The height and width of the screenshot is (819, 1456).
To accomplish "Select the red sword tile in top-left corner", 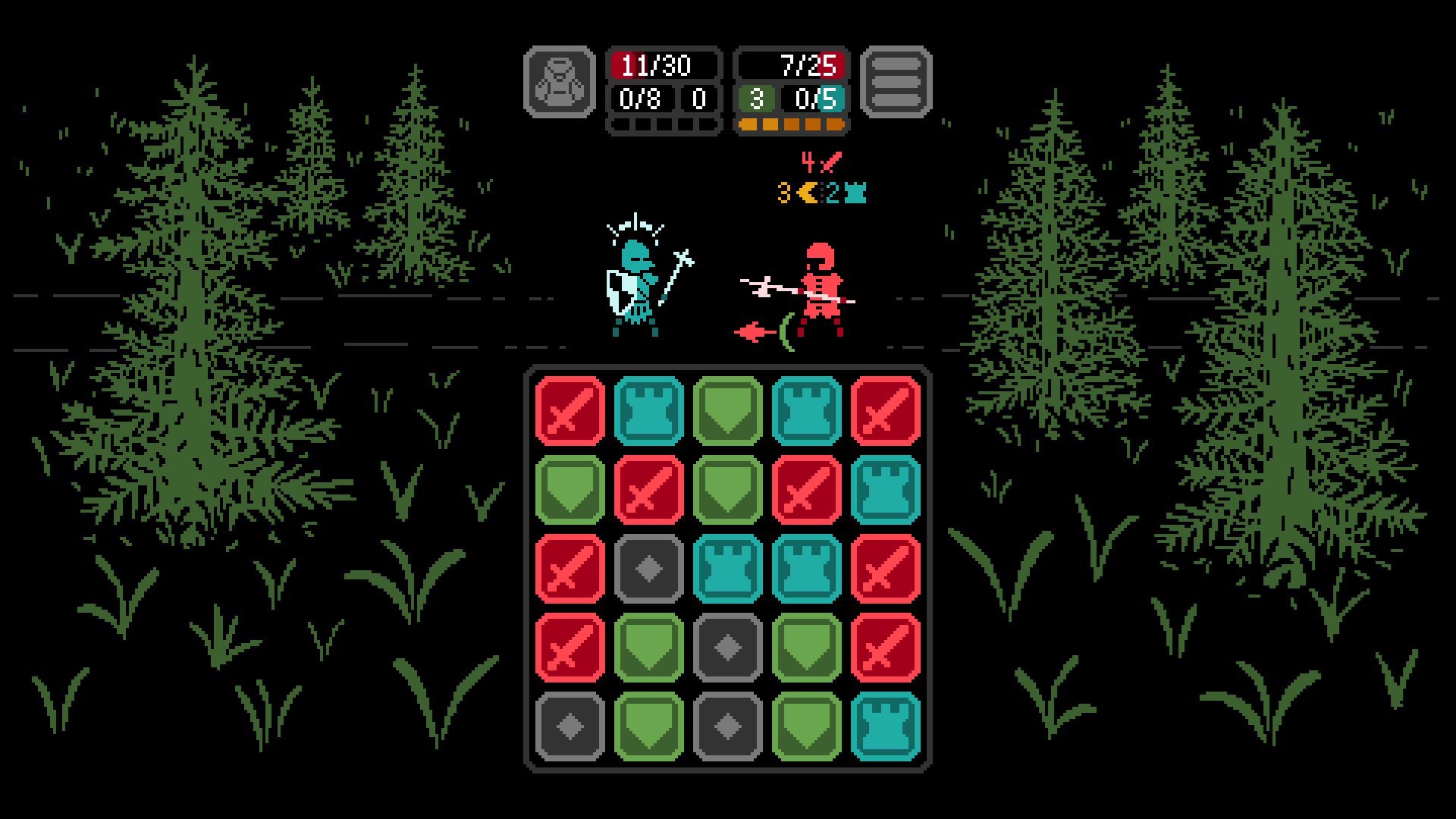I will [570, 410].
